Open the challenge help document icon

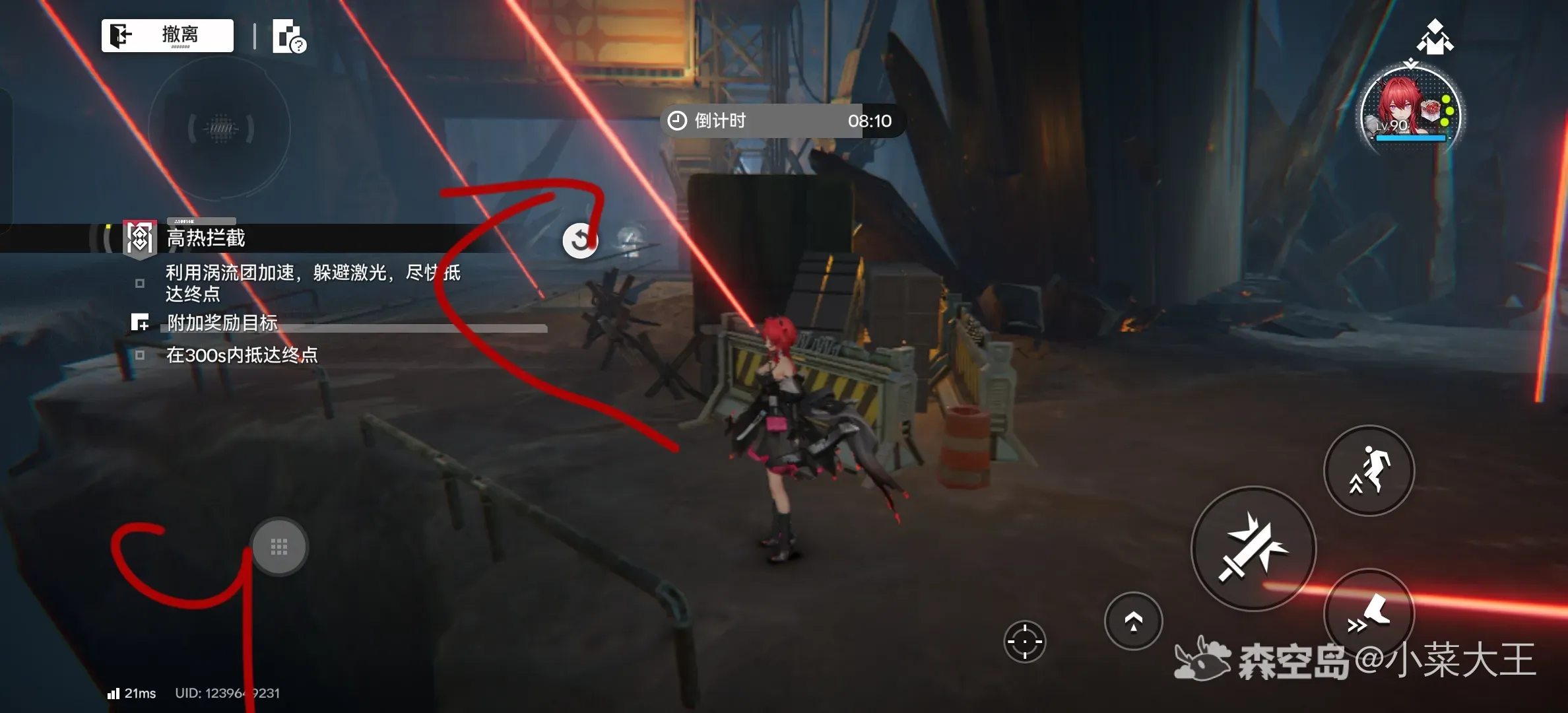[289, 36]
